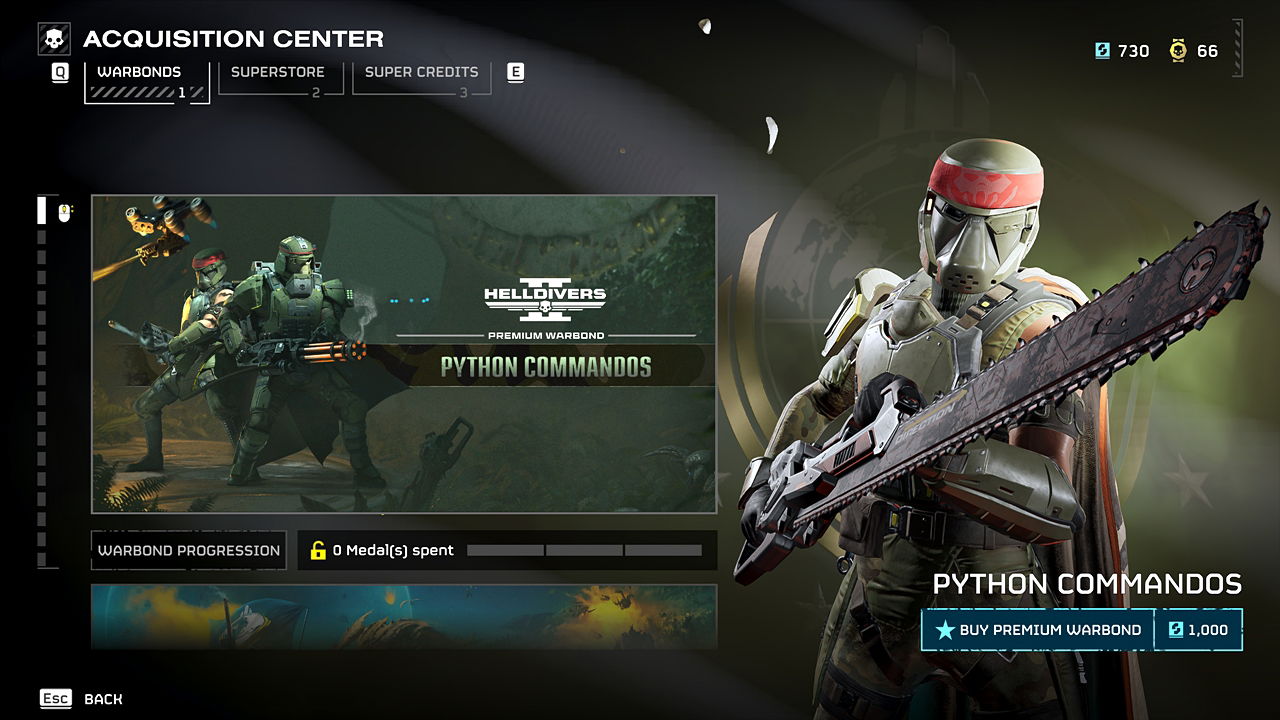Click the medals spent progress bar

tap(583, 549)
